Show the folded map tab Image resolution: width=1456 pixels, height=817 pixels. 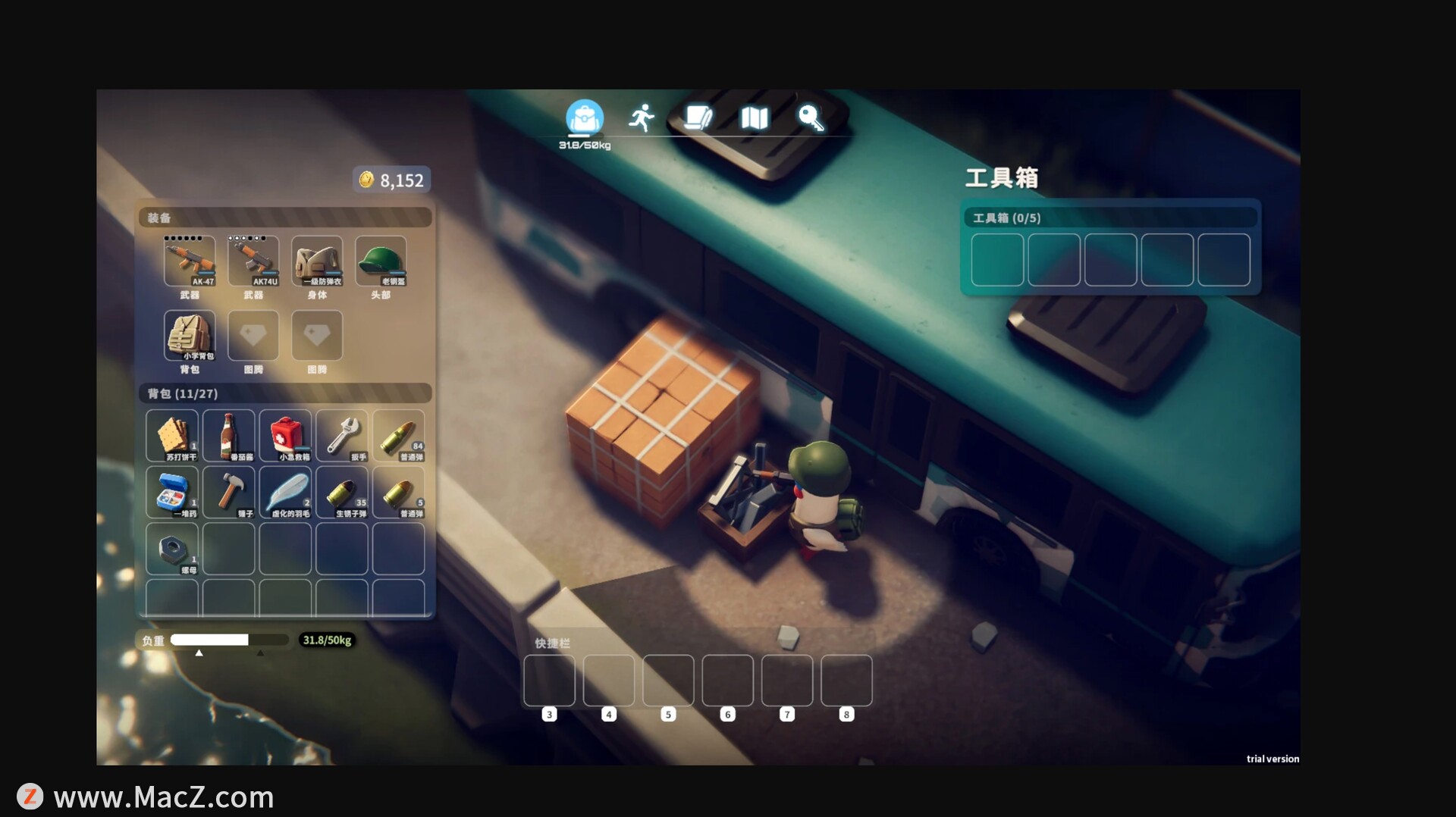(755, 118)
